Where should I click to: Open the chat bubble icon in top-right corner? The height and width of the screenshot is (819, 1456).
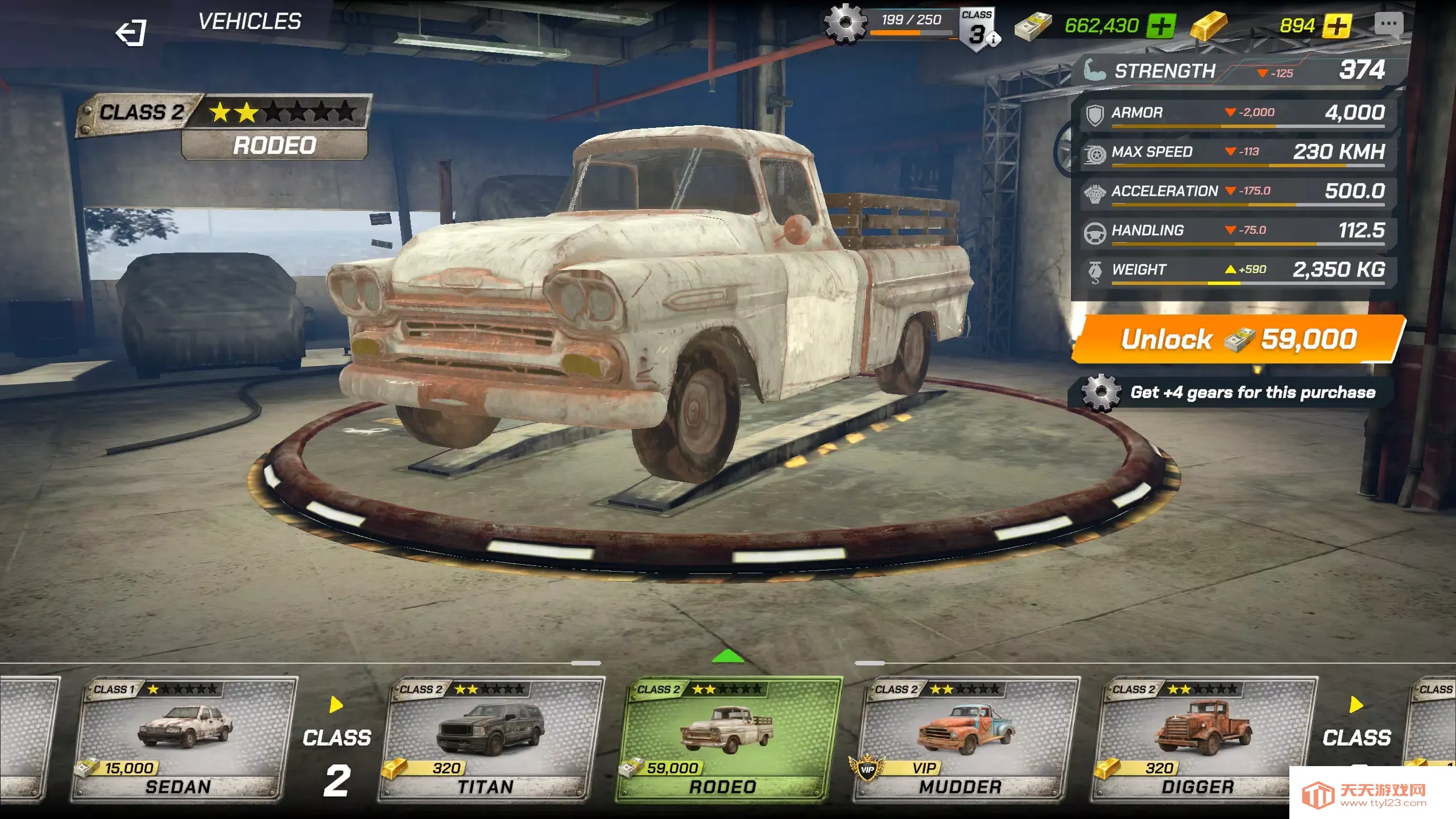(1390, 26)
